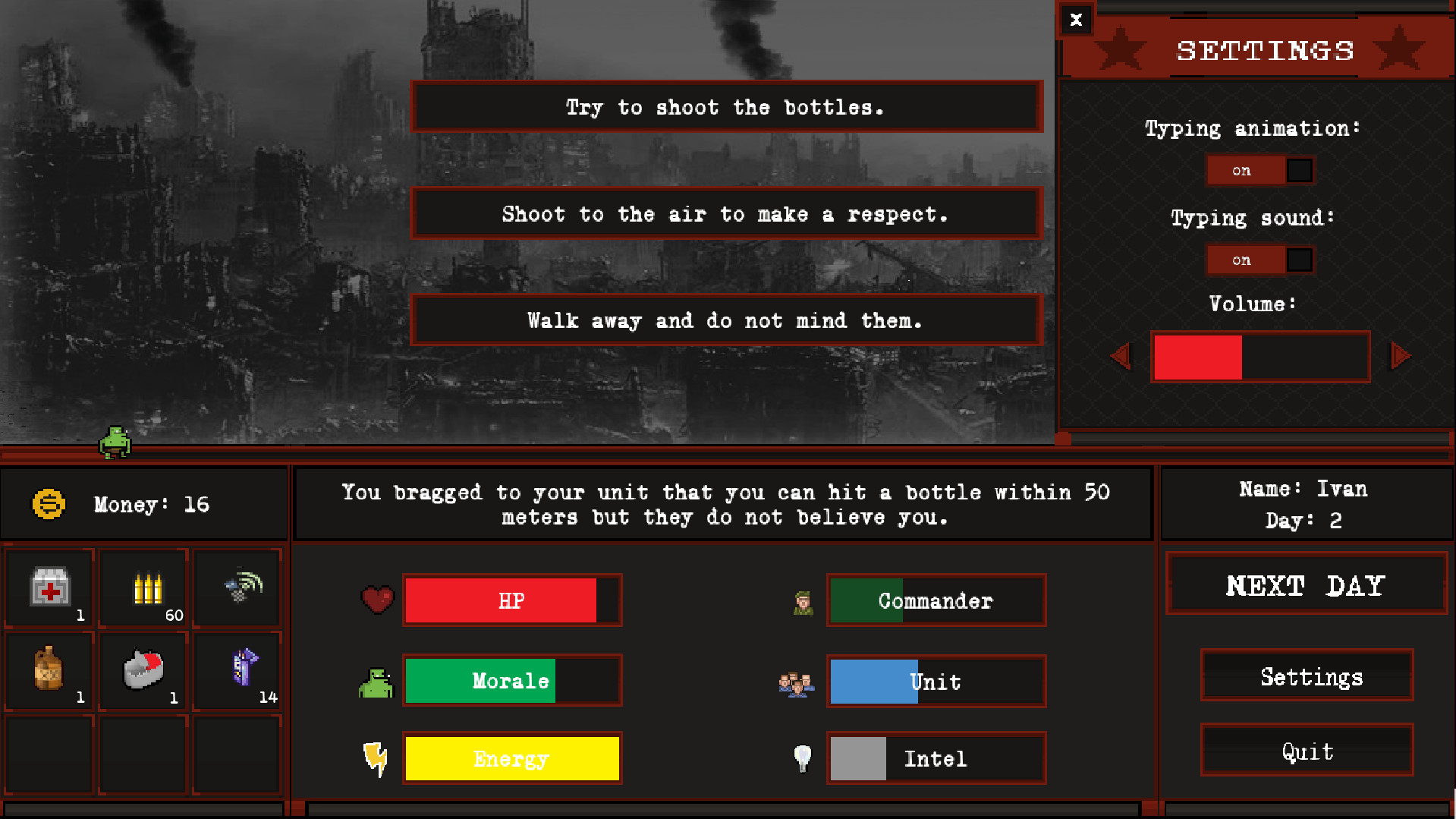Viewport: 1456px width, 819px height.
Task: Click the coin icon next to Money
Action: point(48,503)
